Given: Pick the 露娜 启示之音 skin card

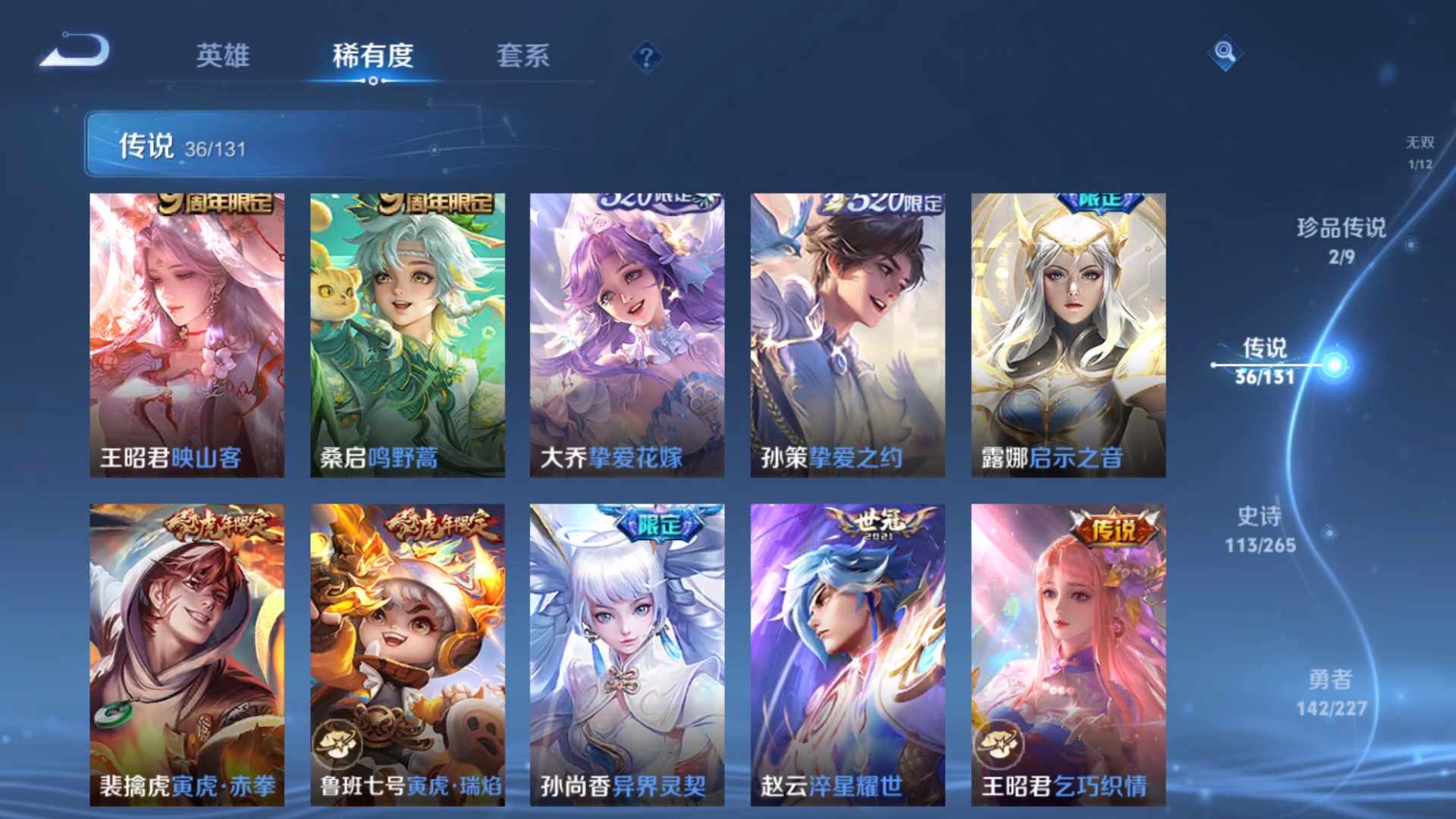Looking at the screenshot, I should (1068, 335).
